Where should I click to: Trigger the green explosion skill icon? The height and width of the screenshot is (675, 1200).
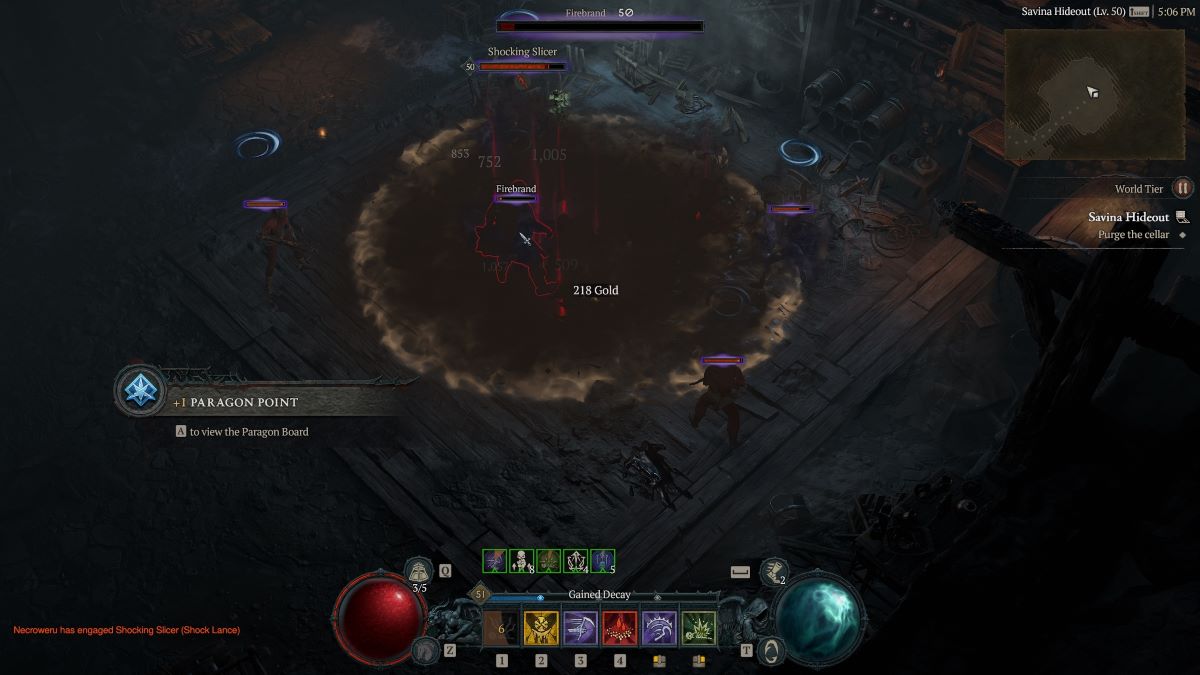pyautogui.click(x=699, y=629)
